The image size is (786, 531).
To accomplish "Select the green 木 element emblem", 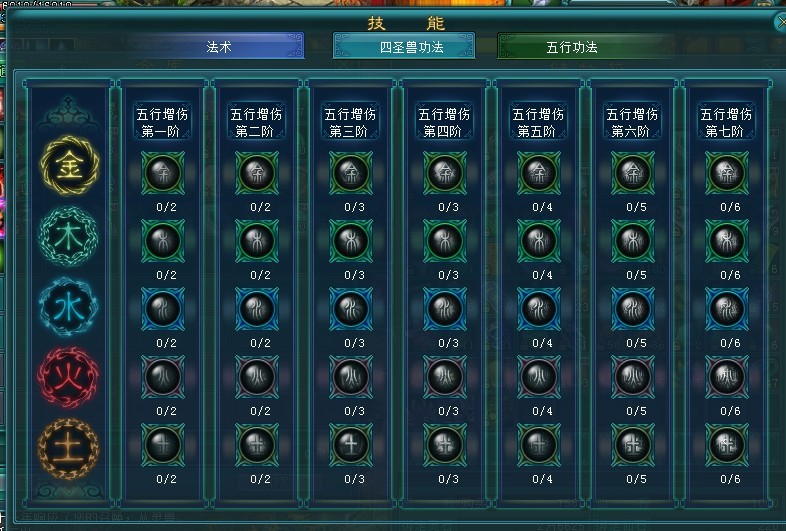I will pyautogui.click(x=69, y=237).
